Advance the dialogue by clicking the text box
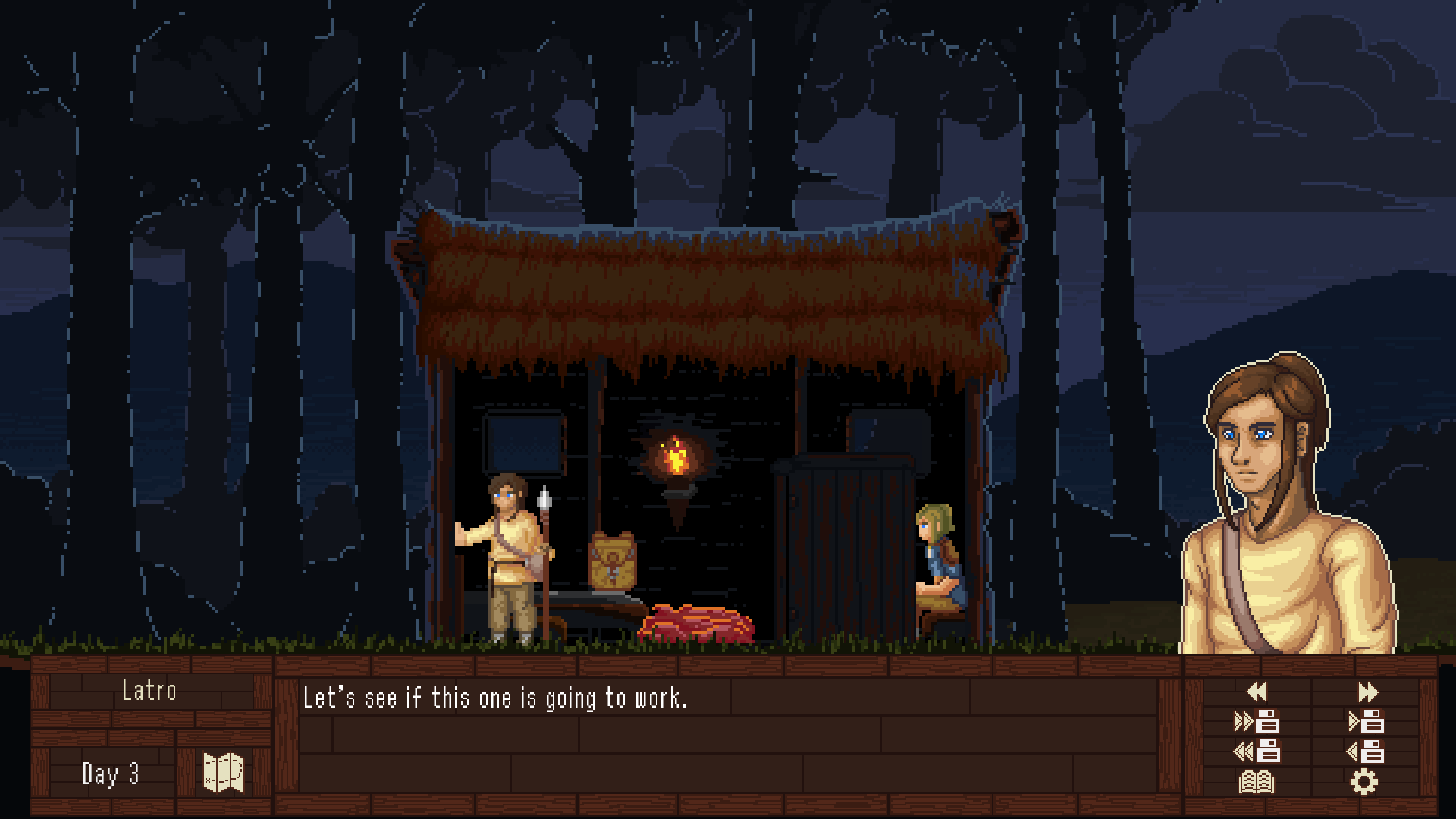Image resolution: width=1456 pixels, height=819 pixels. tap(728, 736)
